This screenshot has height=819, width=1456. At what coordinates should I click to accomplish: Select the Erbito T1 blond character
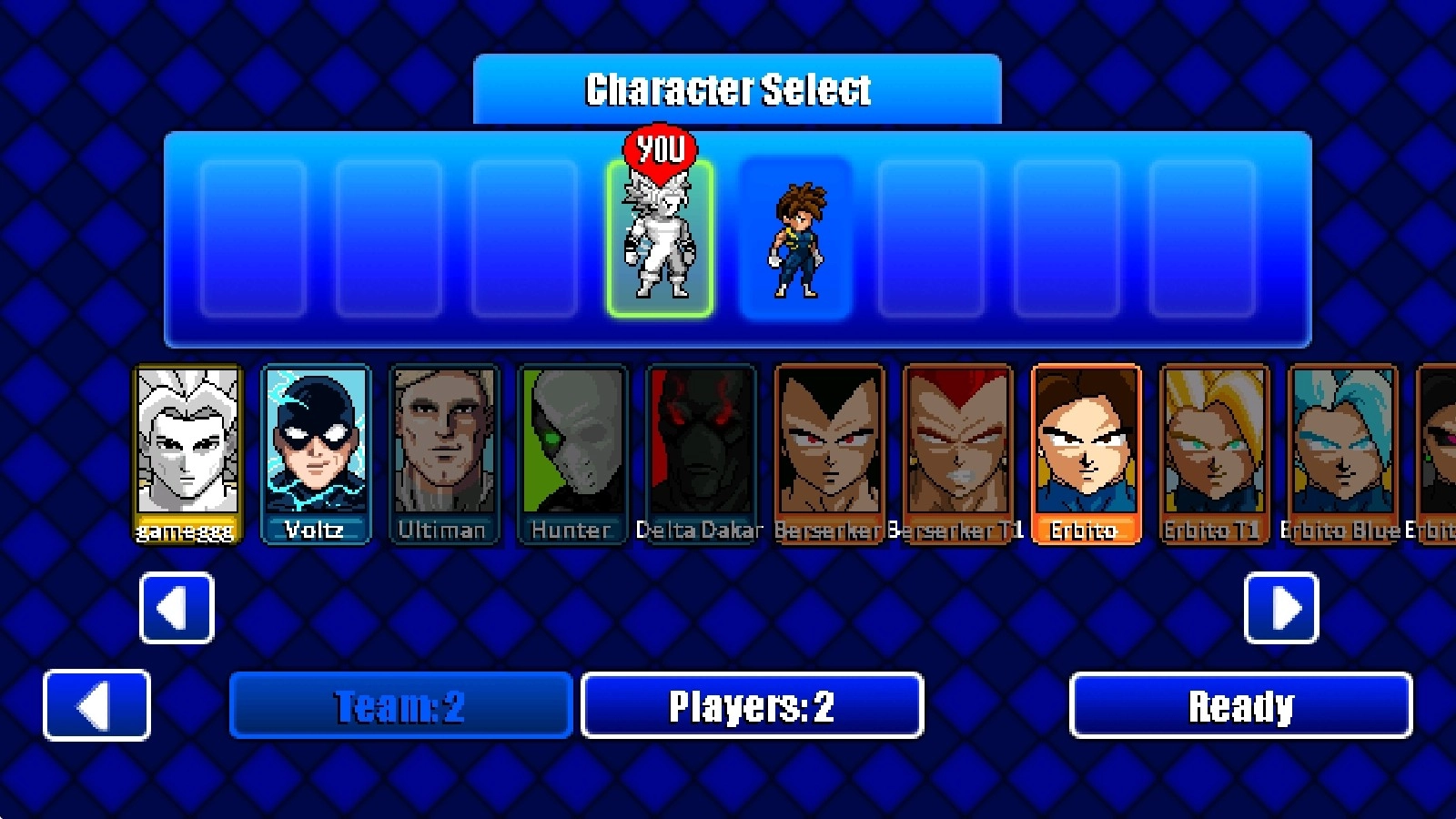coord(1213,453)
